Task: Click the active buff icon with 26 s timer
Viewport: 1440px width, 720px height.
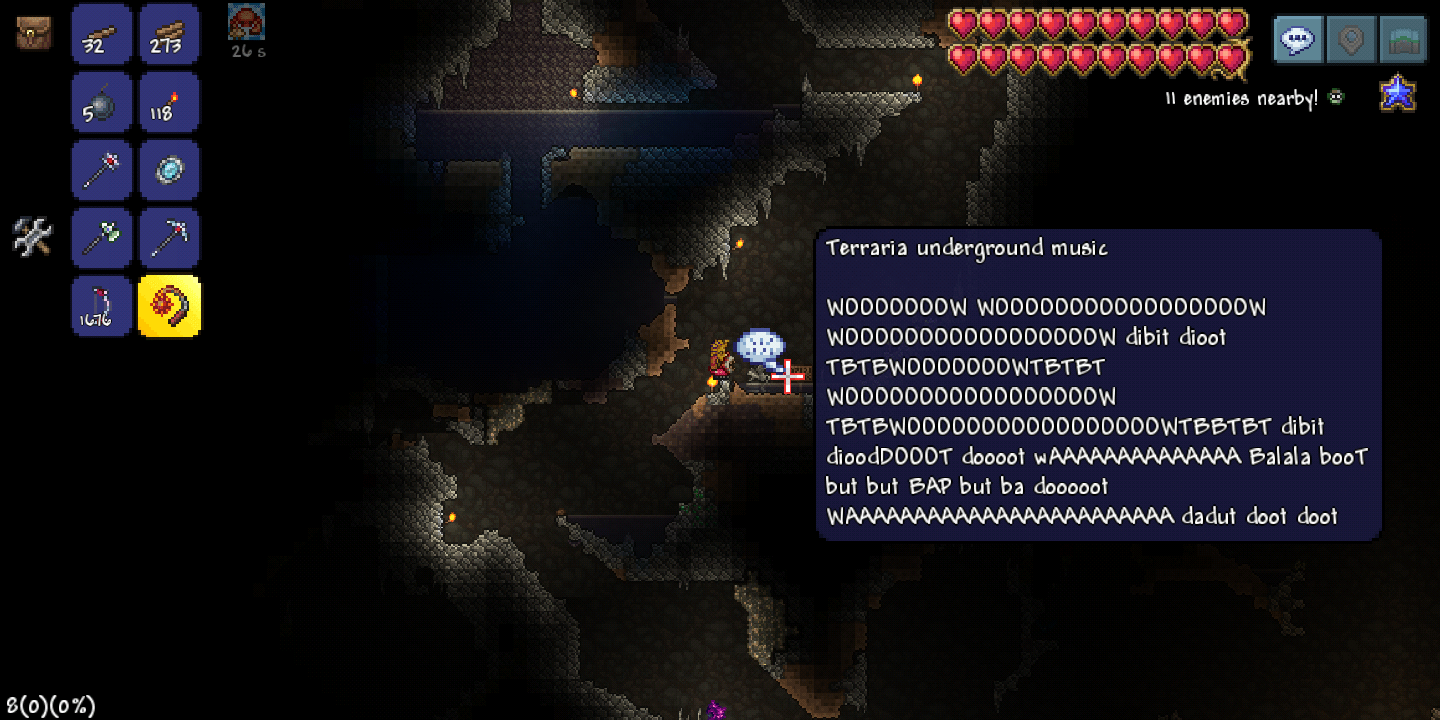Action: pos(246,22)
